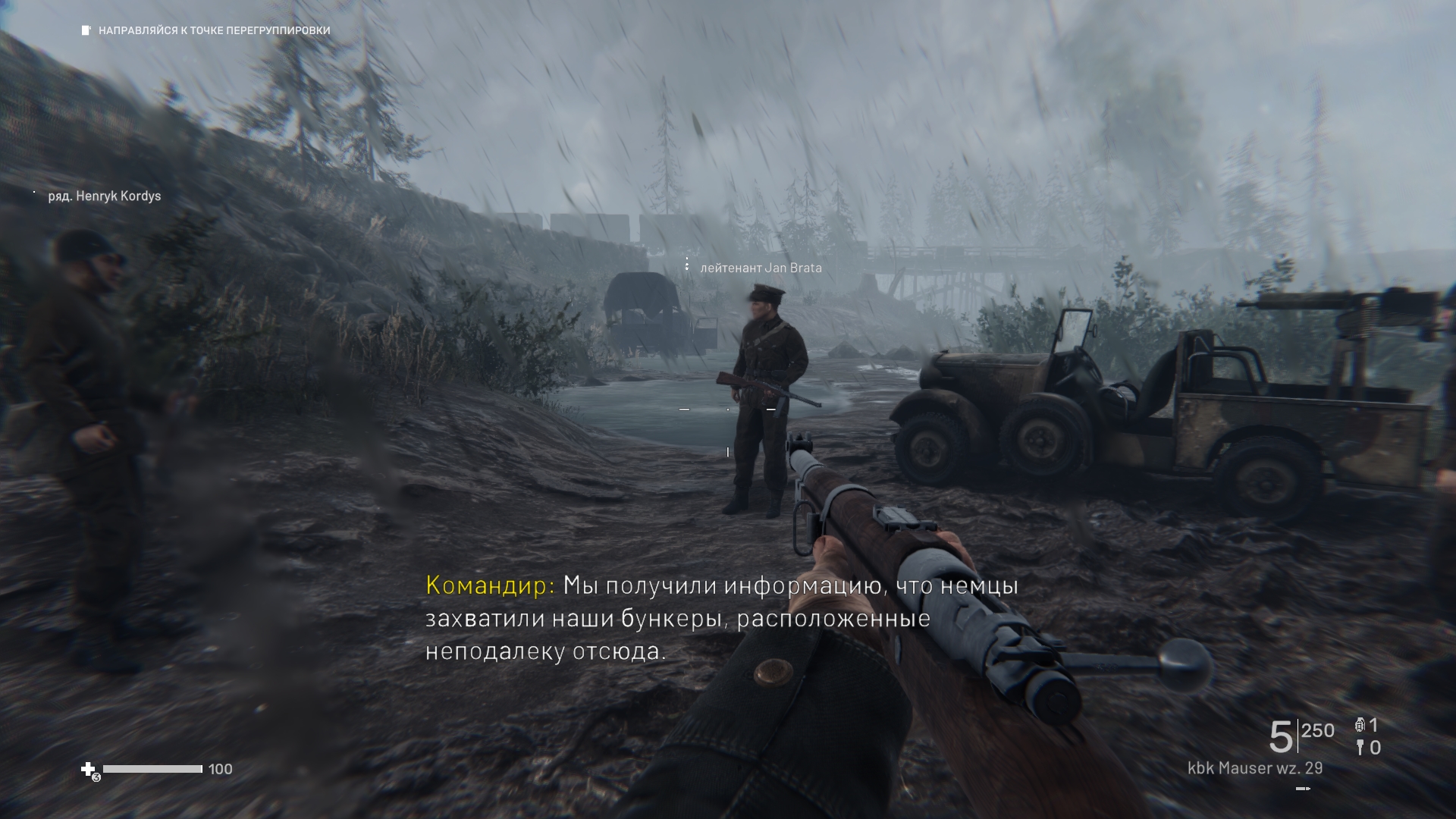1456x819 pixels.
Task: Click the kbk Mauser wz. 29 weapon label
Action: (1254, 768)
